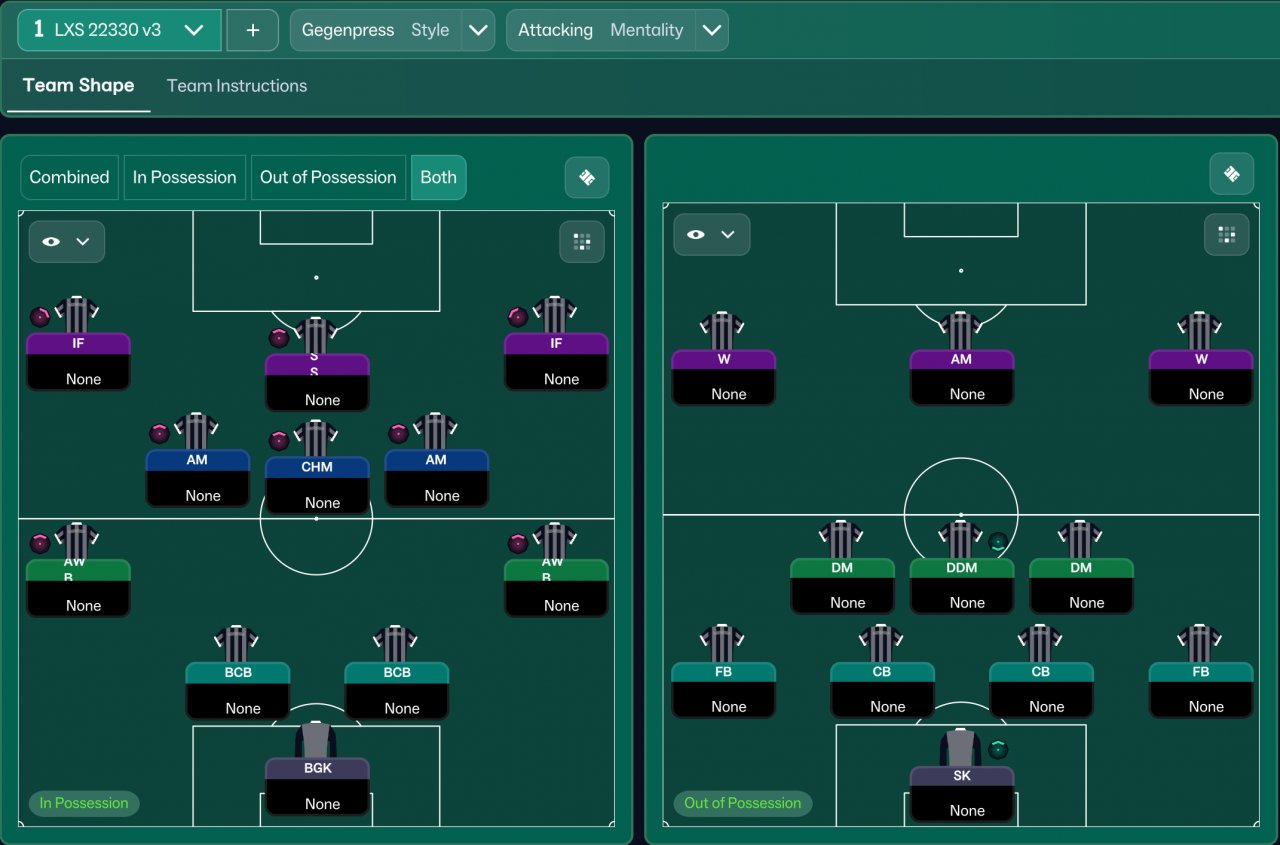Viewport: 1280px width, 845px height.
Task: Select the SS striker position slot
Action: click(317, 380)
